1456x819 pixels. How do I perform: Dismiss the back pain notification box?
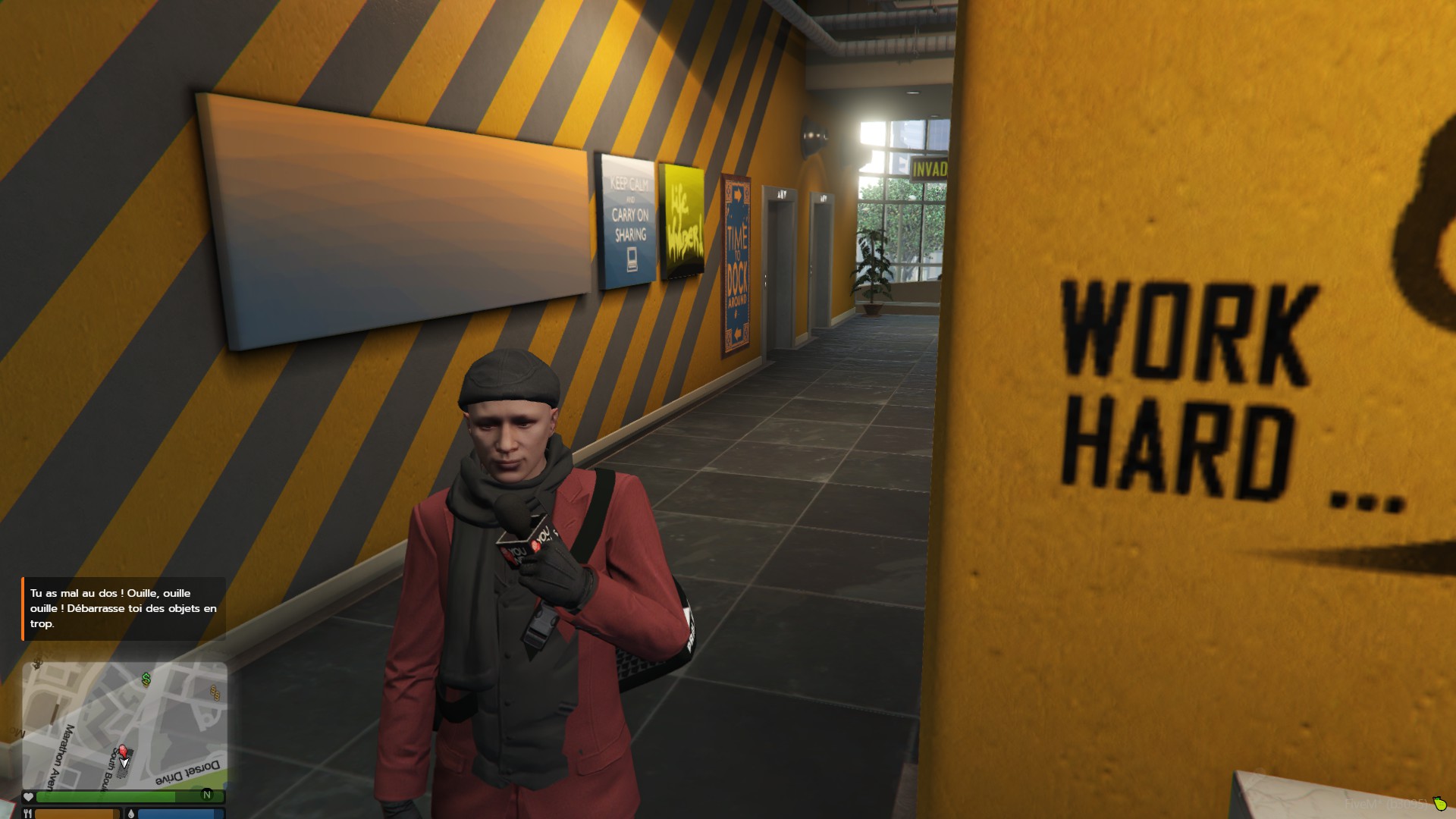[x=124, y=609]
